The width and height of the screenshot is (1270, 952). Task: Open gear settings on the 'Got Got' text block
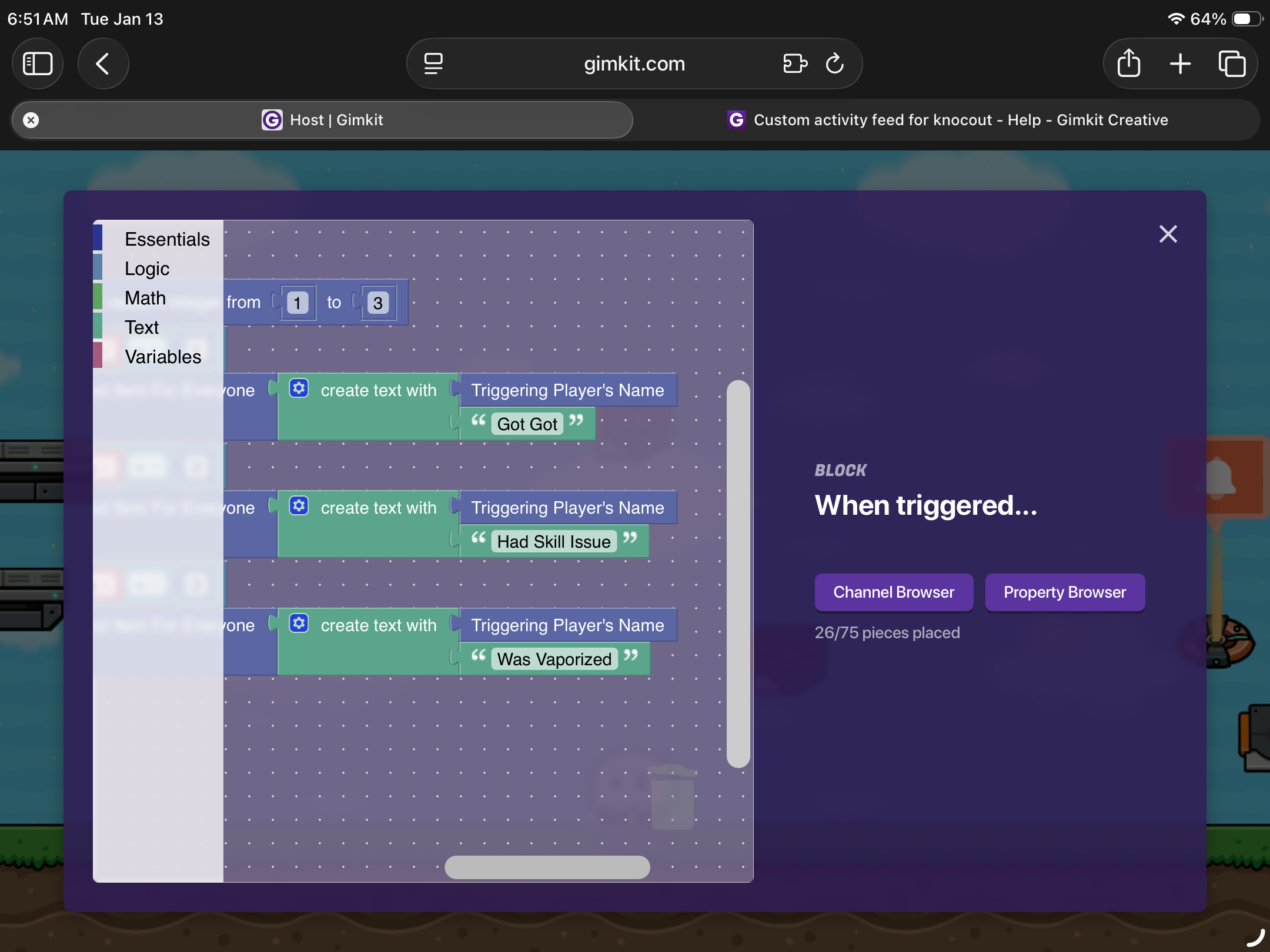click(x=299, y=388)
